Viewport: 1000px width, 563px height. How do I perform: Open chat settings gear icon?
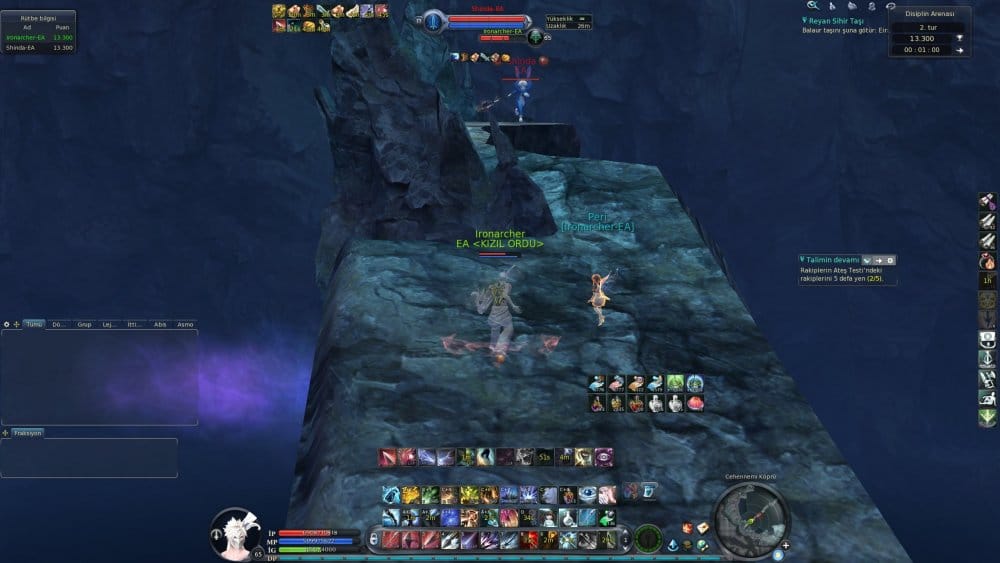pyautogui.click(x=7, y=324)
